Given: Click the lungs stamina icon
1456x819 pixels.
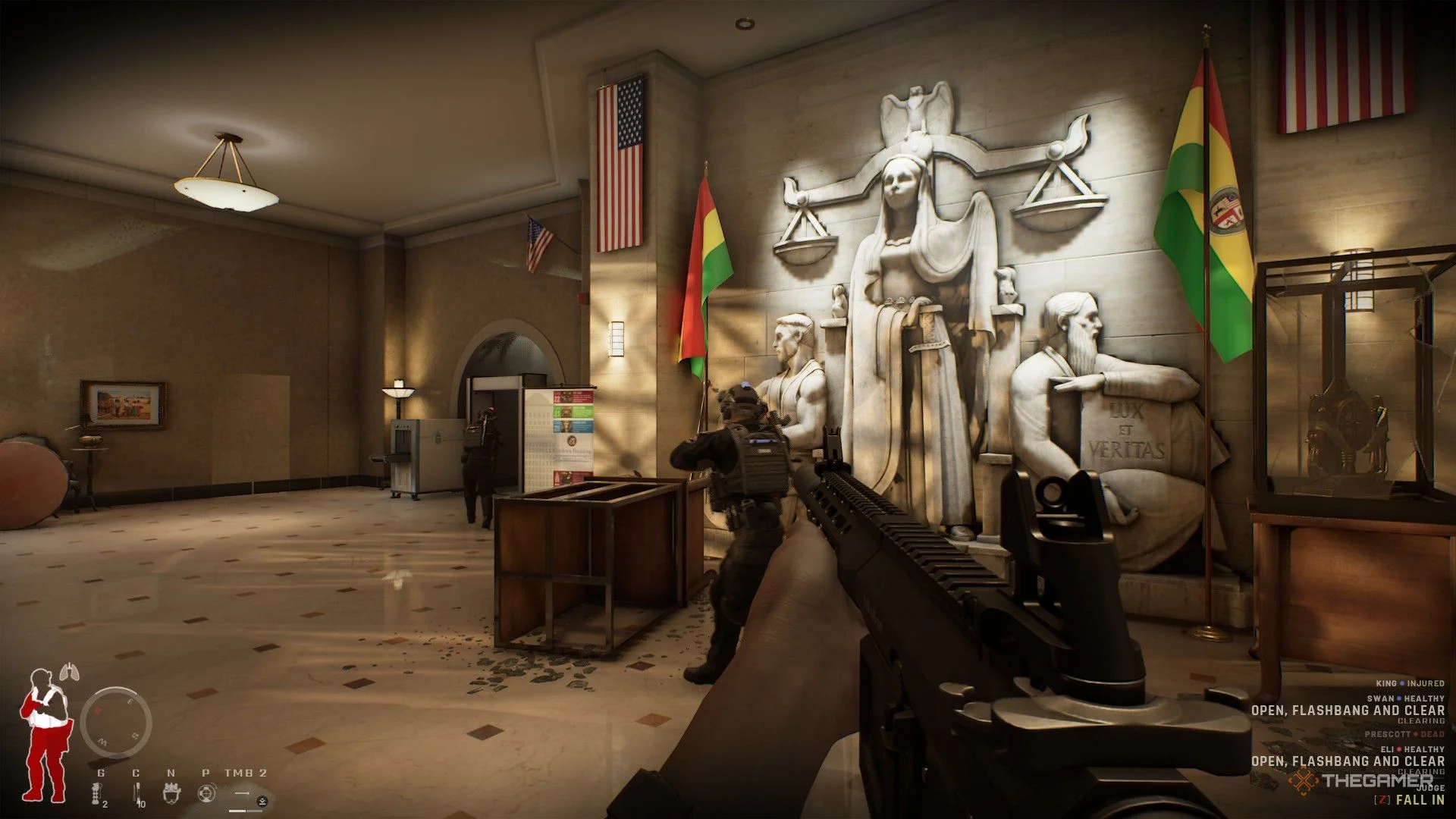Looking at the screenshot, I should click(x=69, y=671).
